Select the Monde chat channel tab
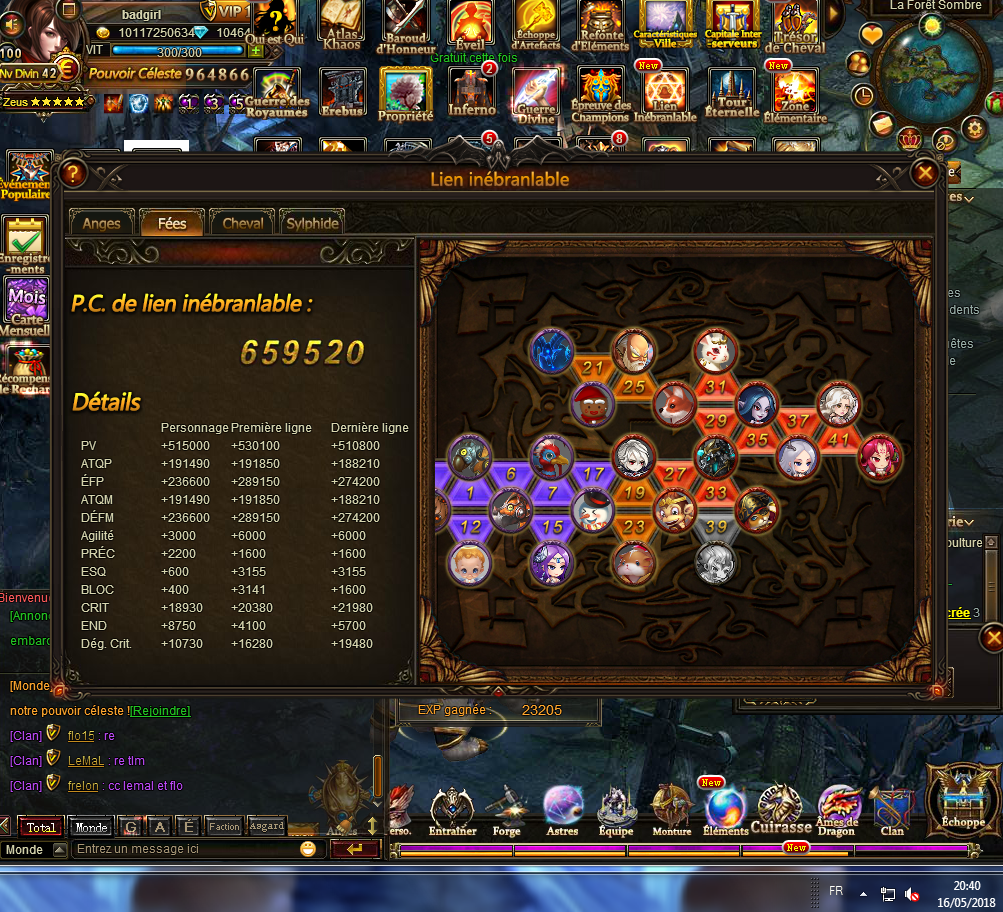 click(91, 827)
